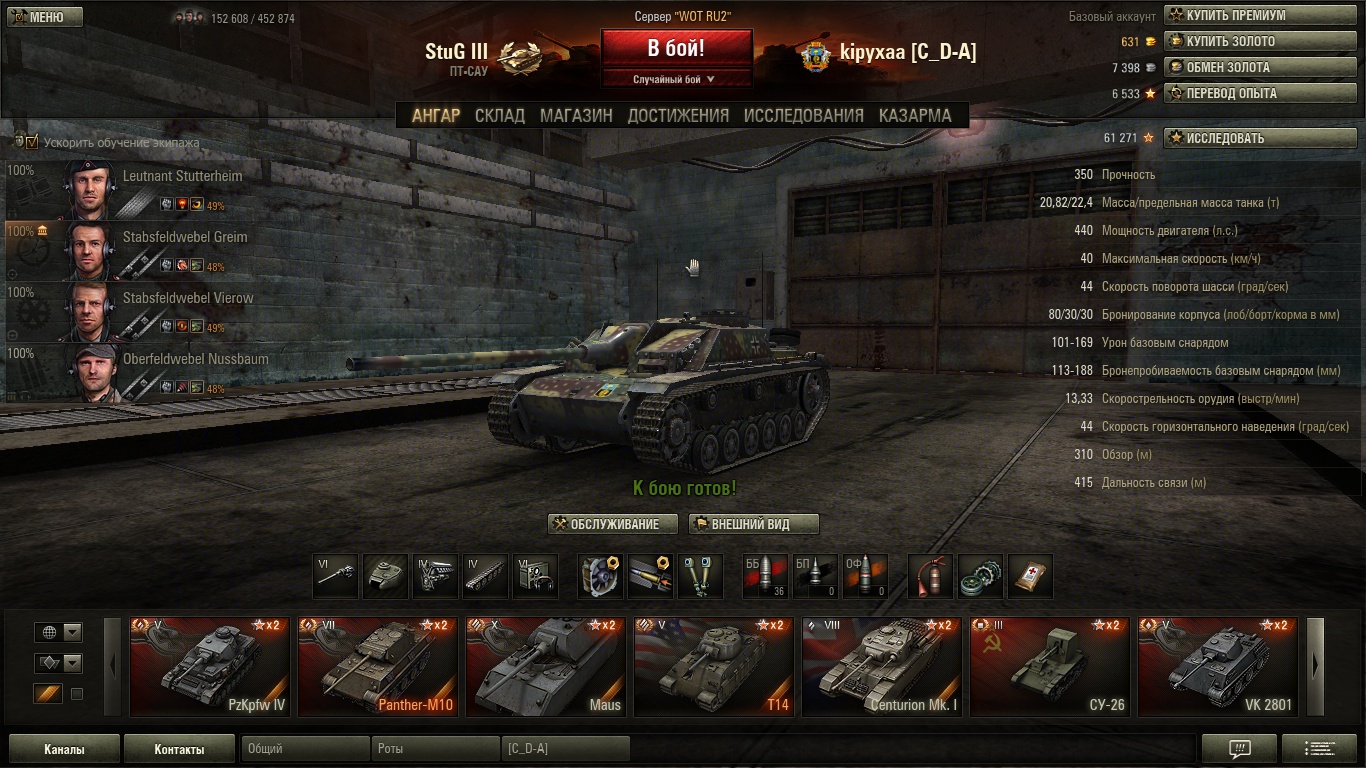Open ОБМЕН ЗОЛОТА exchange
The width and height of the screenshot is (1366, 768).
[1244, 68]
